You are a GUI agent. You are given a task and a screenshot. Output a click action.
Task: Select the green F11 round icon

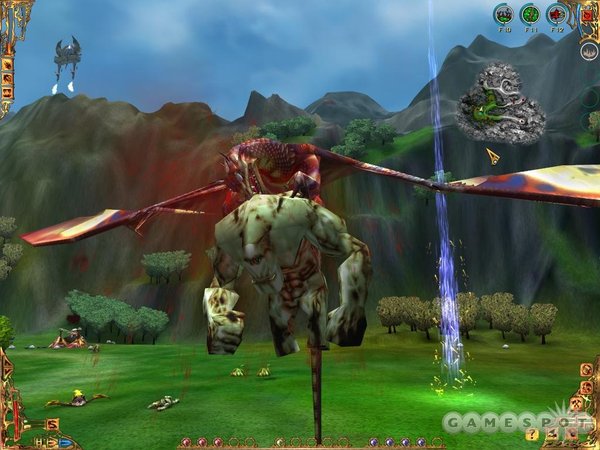530,14
